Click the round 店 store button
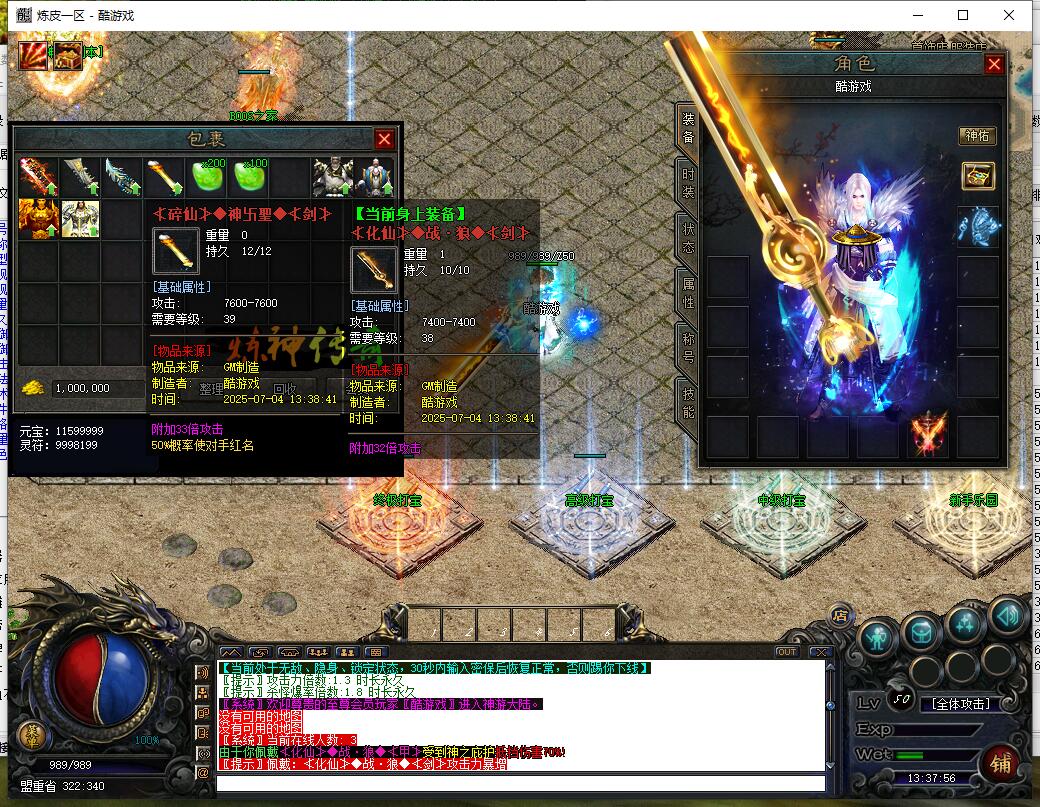Image resolution: width=1040 pixels, height=807 pixels. pyautogui.click(x=842, y=615)
